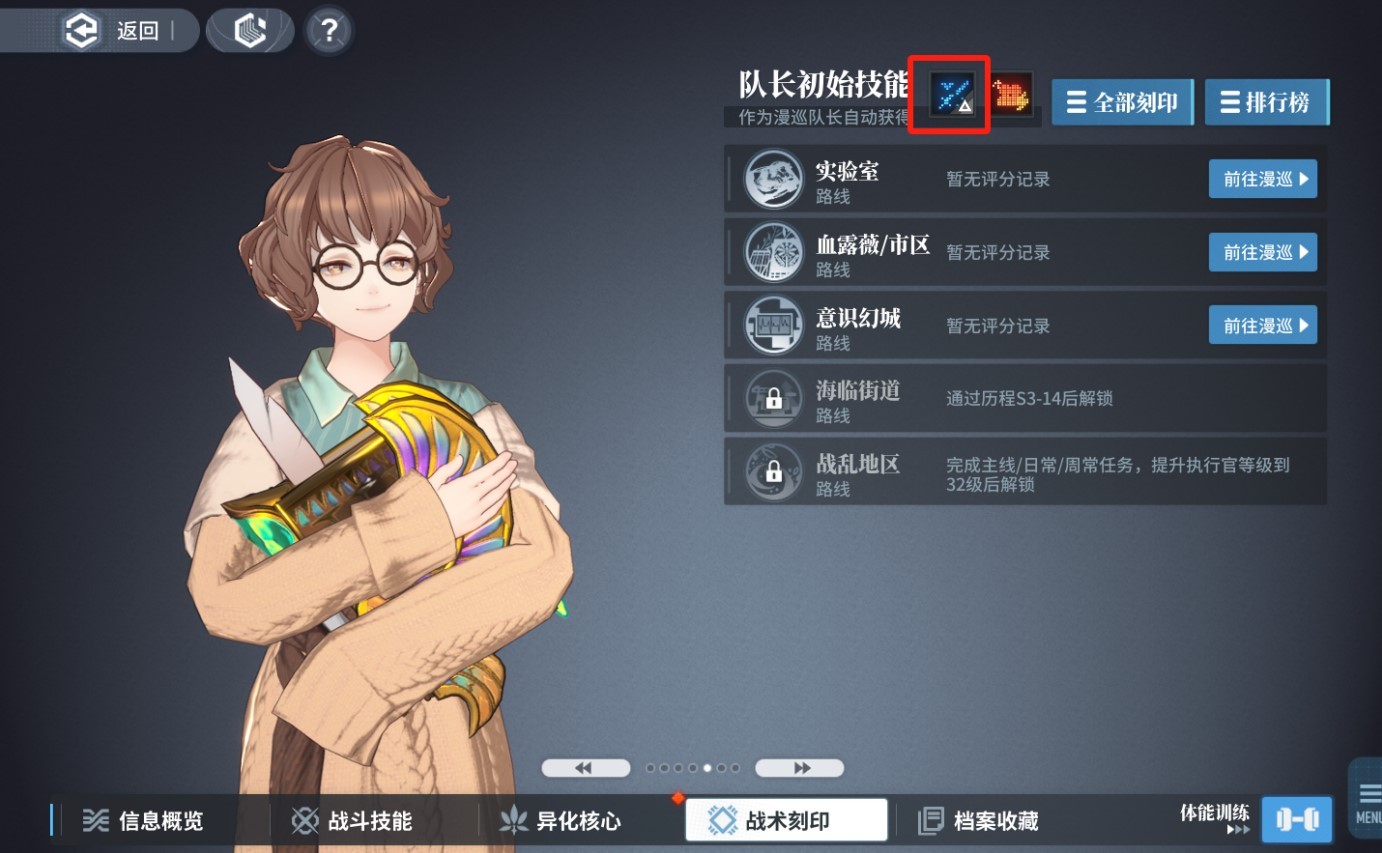Open the hexagonal core icon next to 返回
Viewport: 1382px width, 853px height.
click(x=249, y=27)
